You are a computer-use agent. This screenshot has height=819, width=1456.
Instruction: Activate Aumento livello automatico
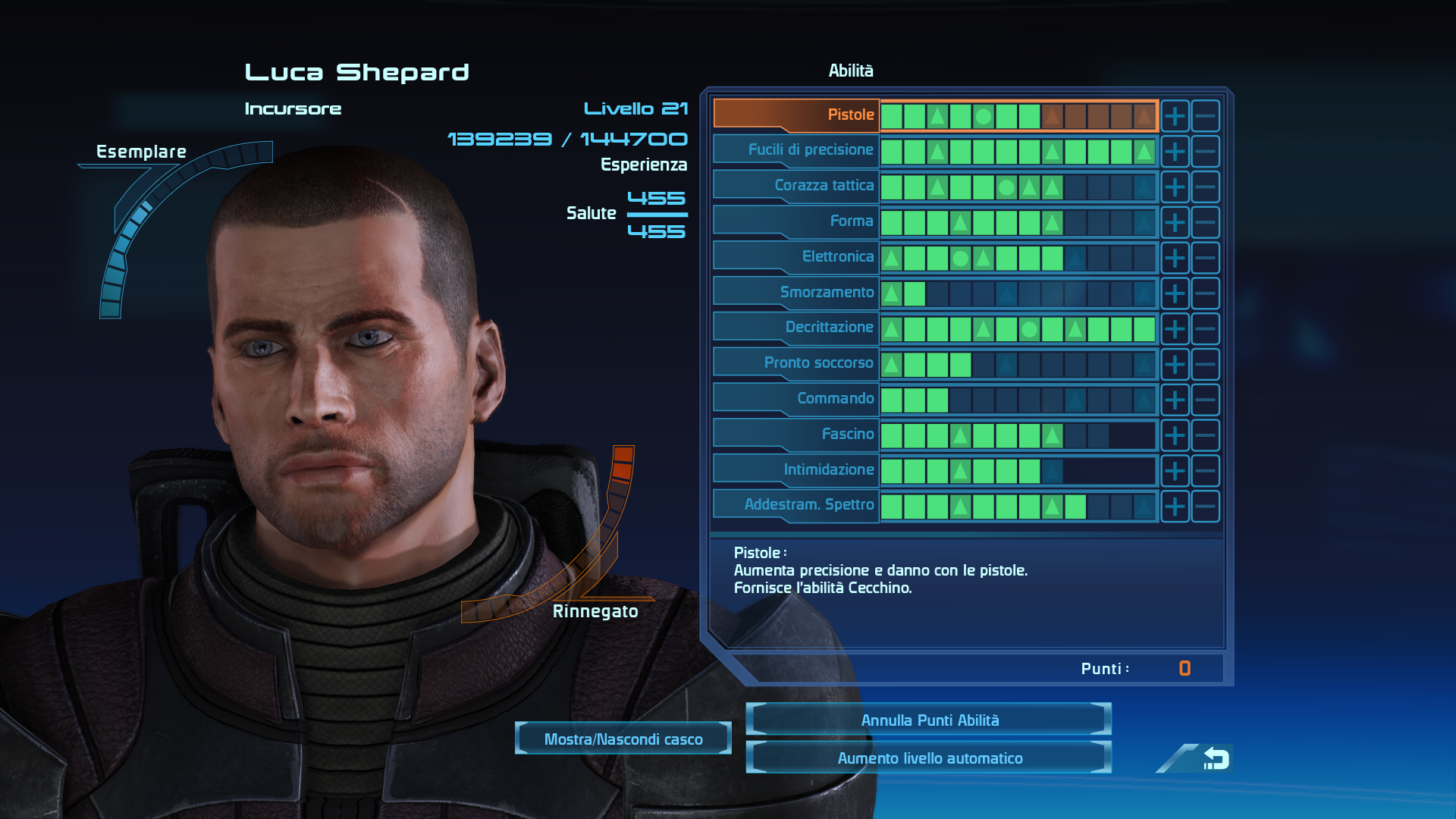point(929,758)
